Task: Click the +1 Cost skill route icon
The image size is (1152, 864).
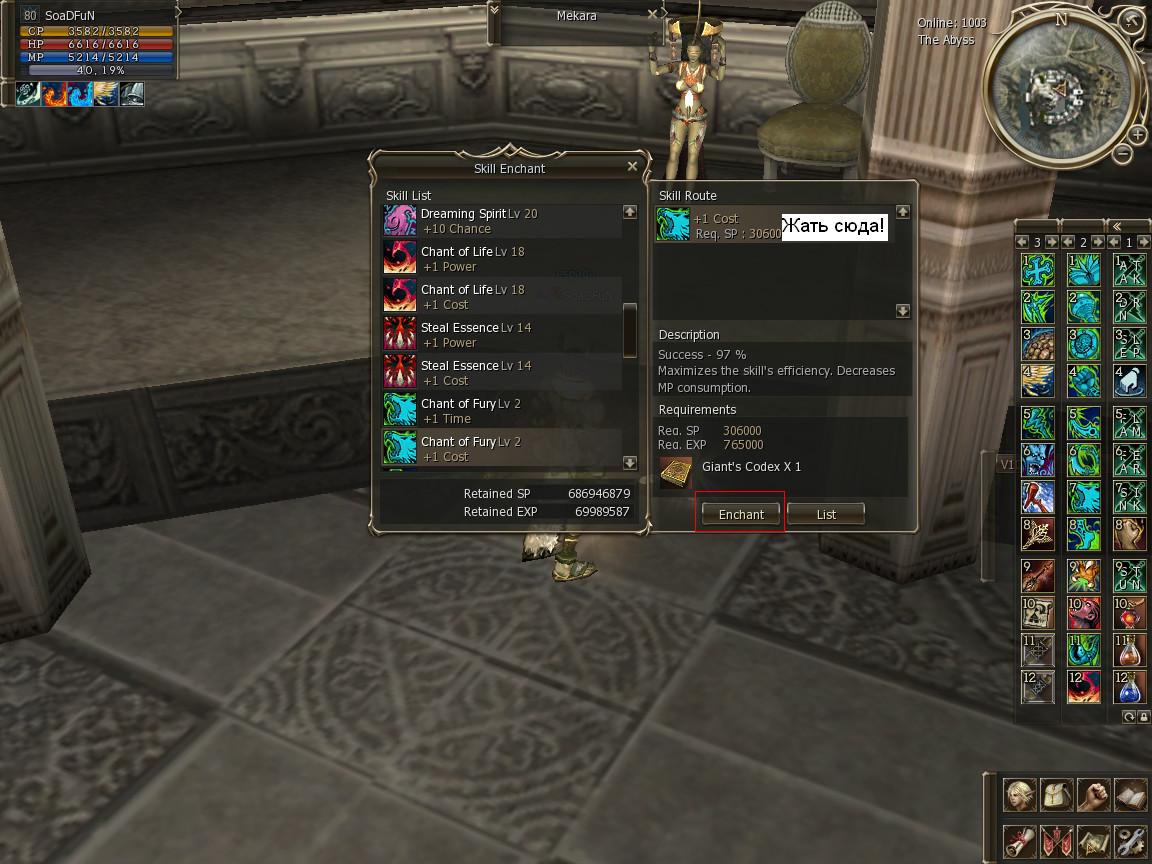Action: (x=672, y=225)
